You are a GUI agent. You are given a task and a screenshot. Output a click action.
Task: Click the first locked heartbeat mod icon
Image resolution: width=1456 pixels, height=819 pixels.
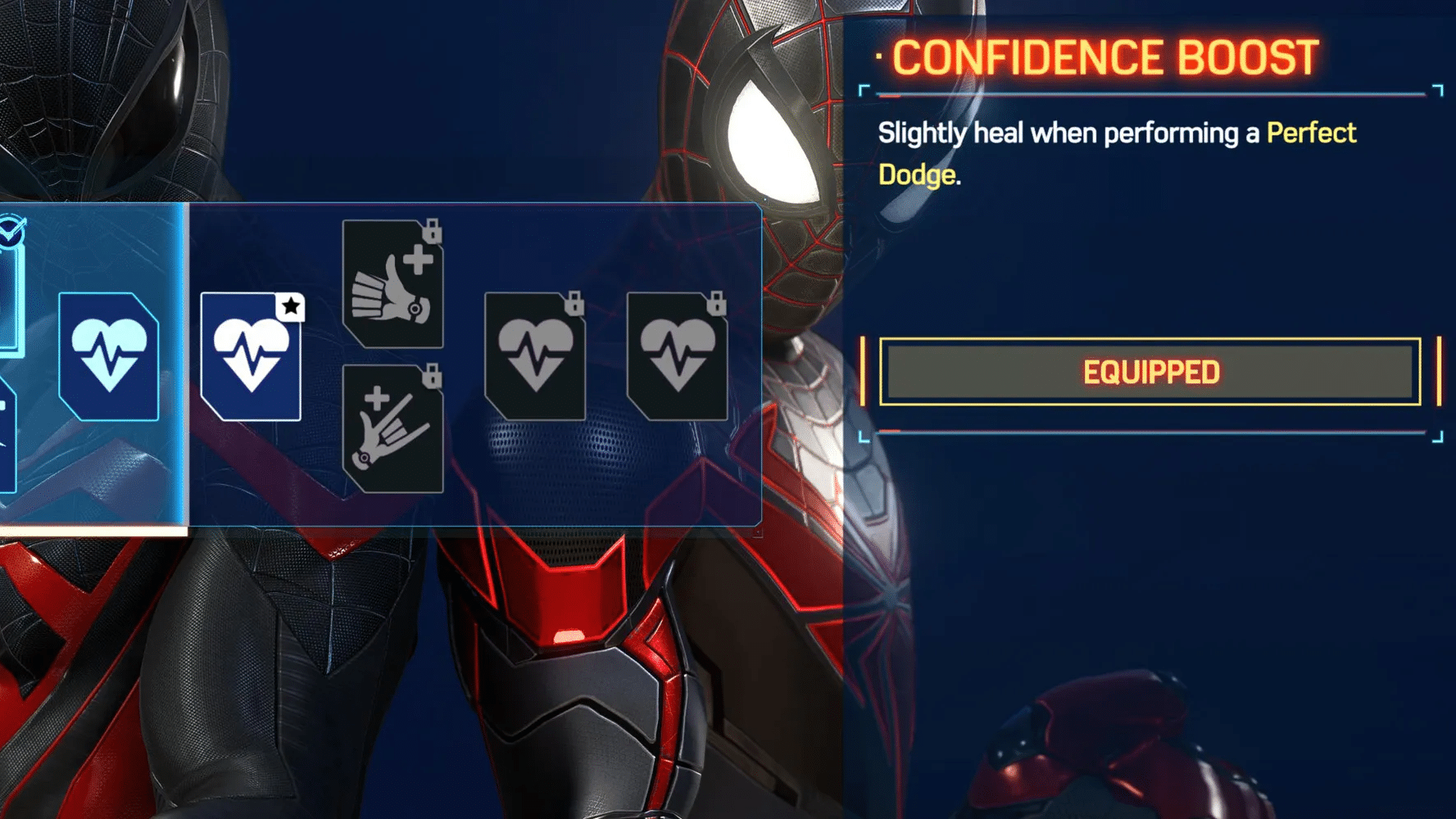537,356
